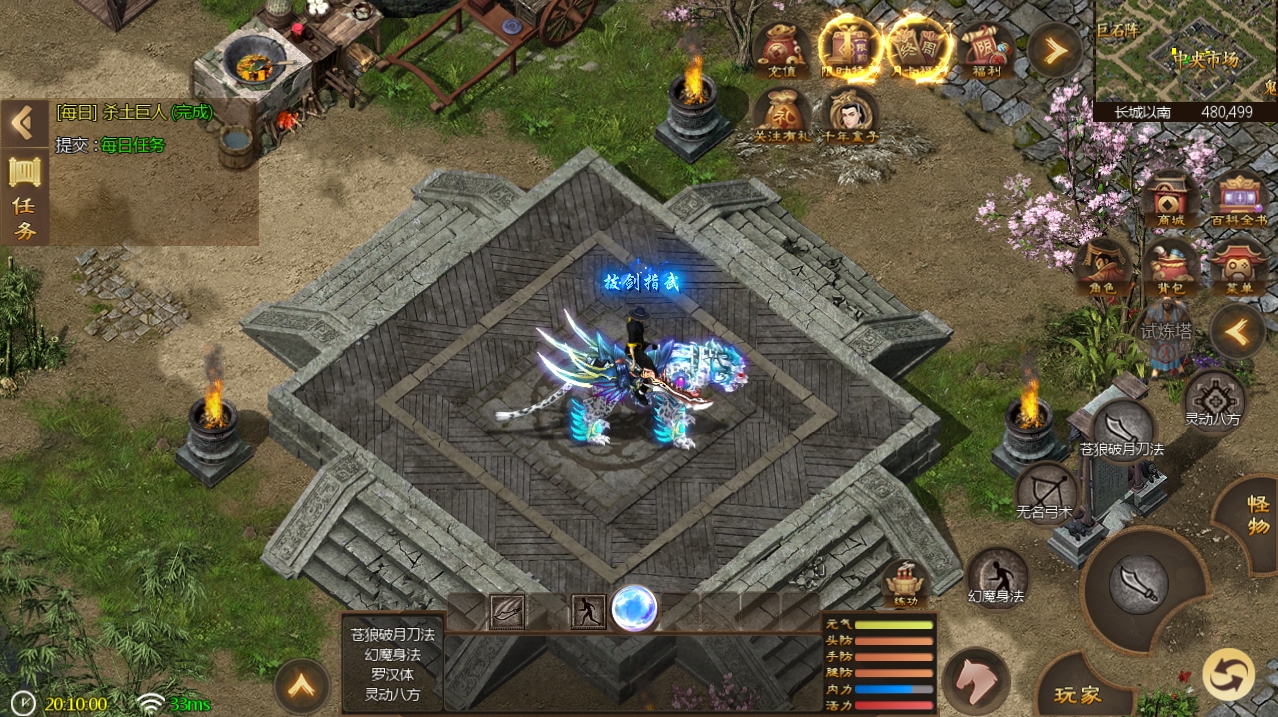This screenshot has width=1278, height=717.
Task: Expand the top icon row arrow
Action: (x=1054, y=49)
